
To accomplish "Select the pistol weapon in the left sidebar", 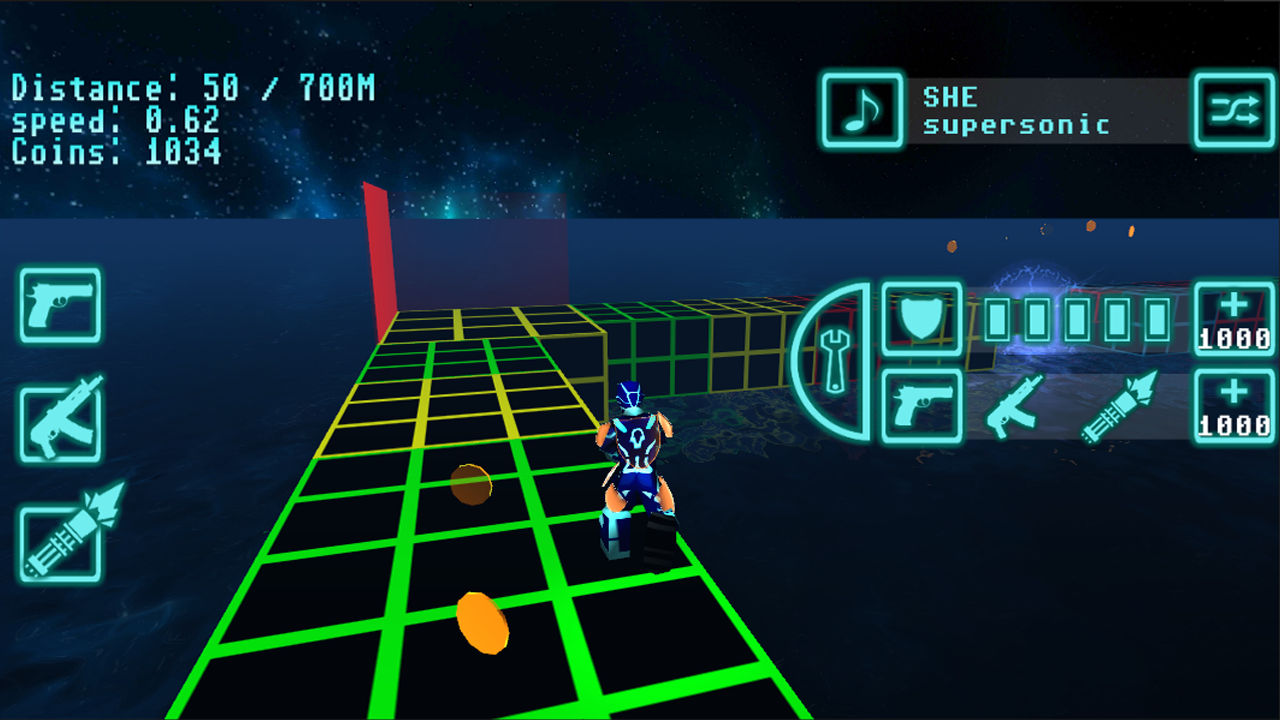I will tap(58, 307).
